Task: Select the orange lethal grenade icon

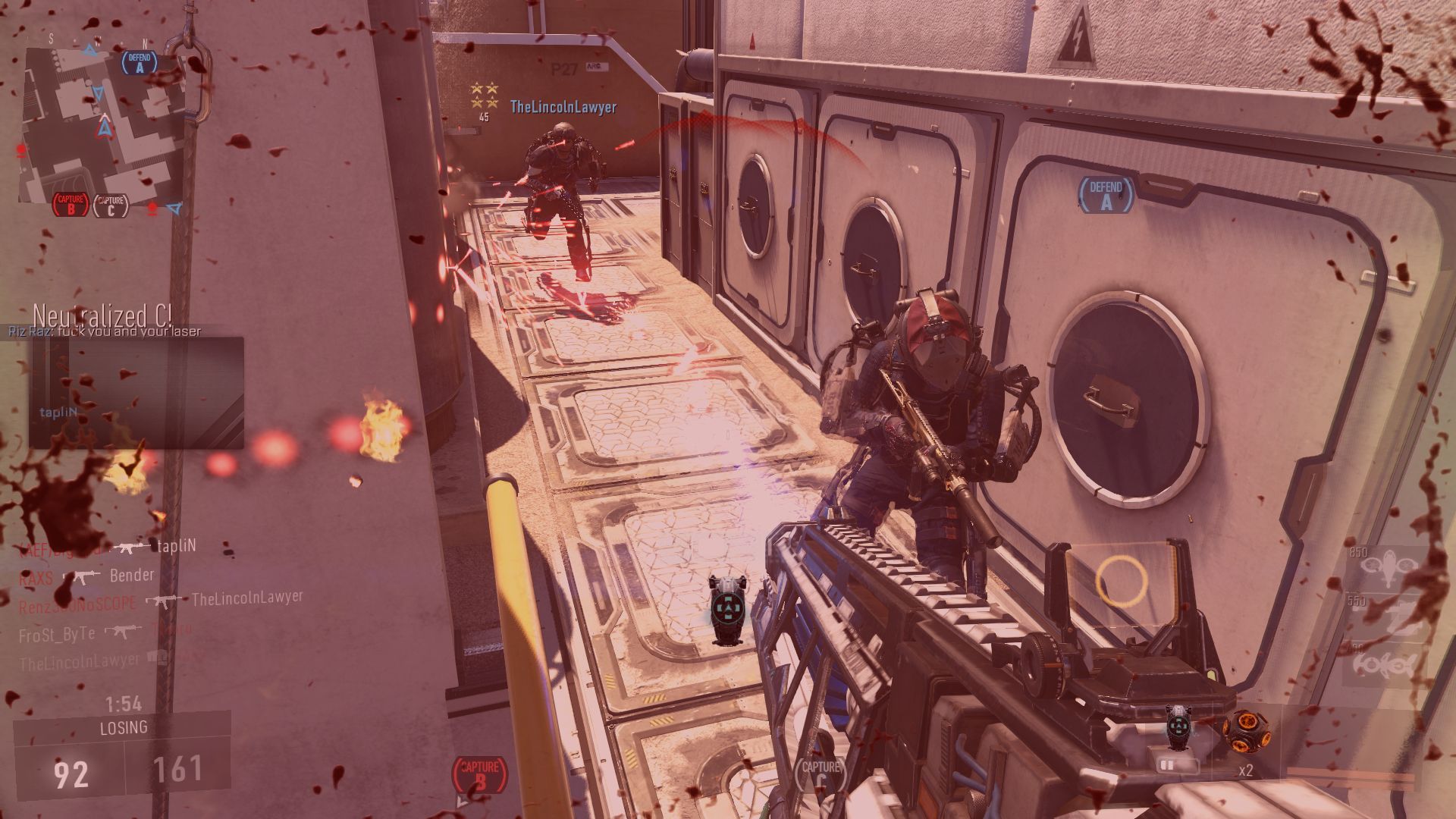Action: click(x=1241, y=731)
